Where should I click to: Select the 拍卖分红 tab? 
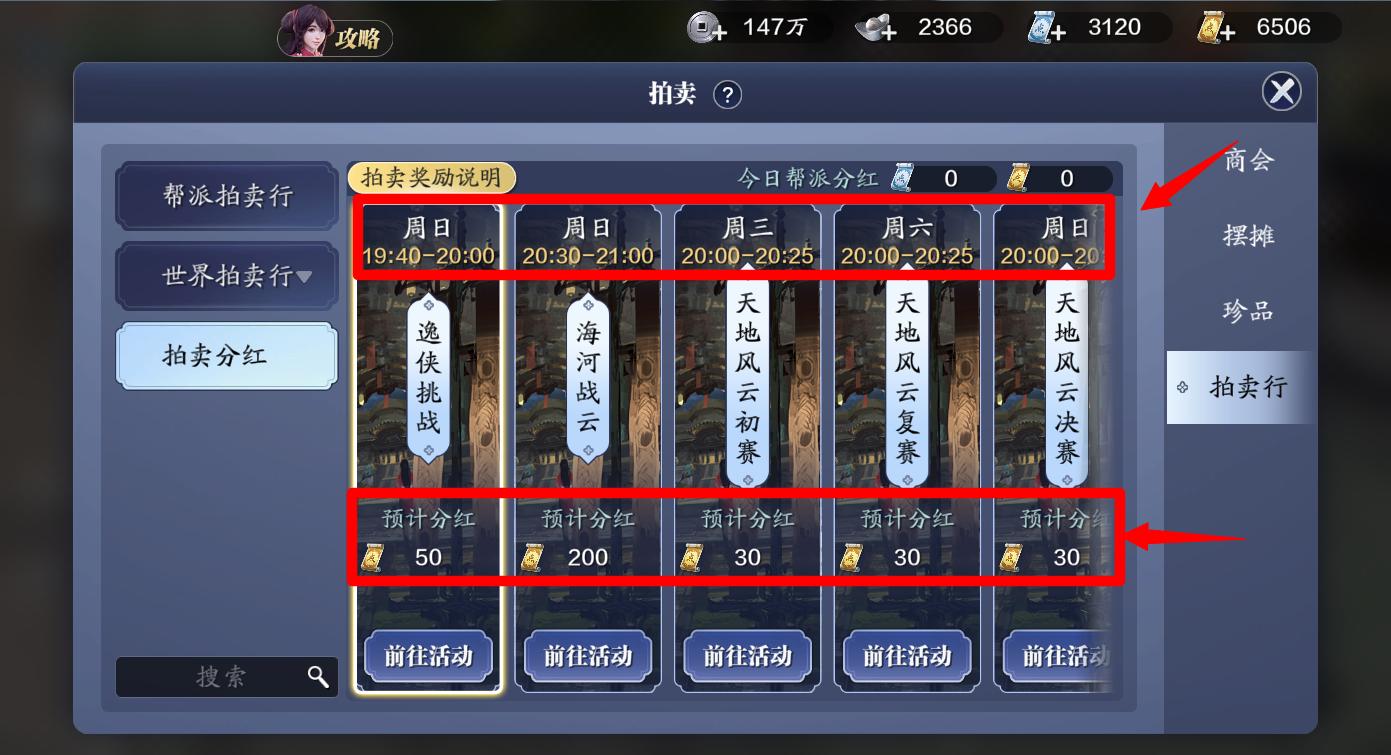tap(225, 355)
